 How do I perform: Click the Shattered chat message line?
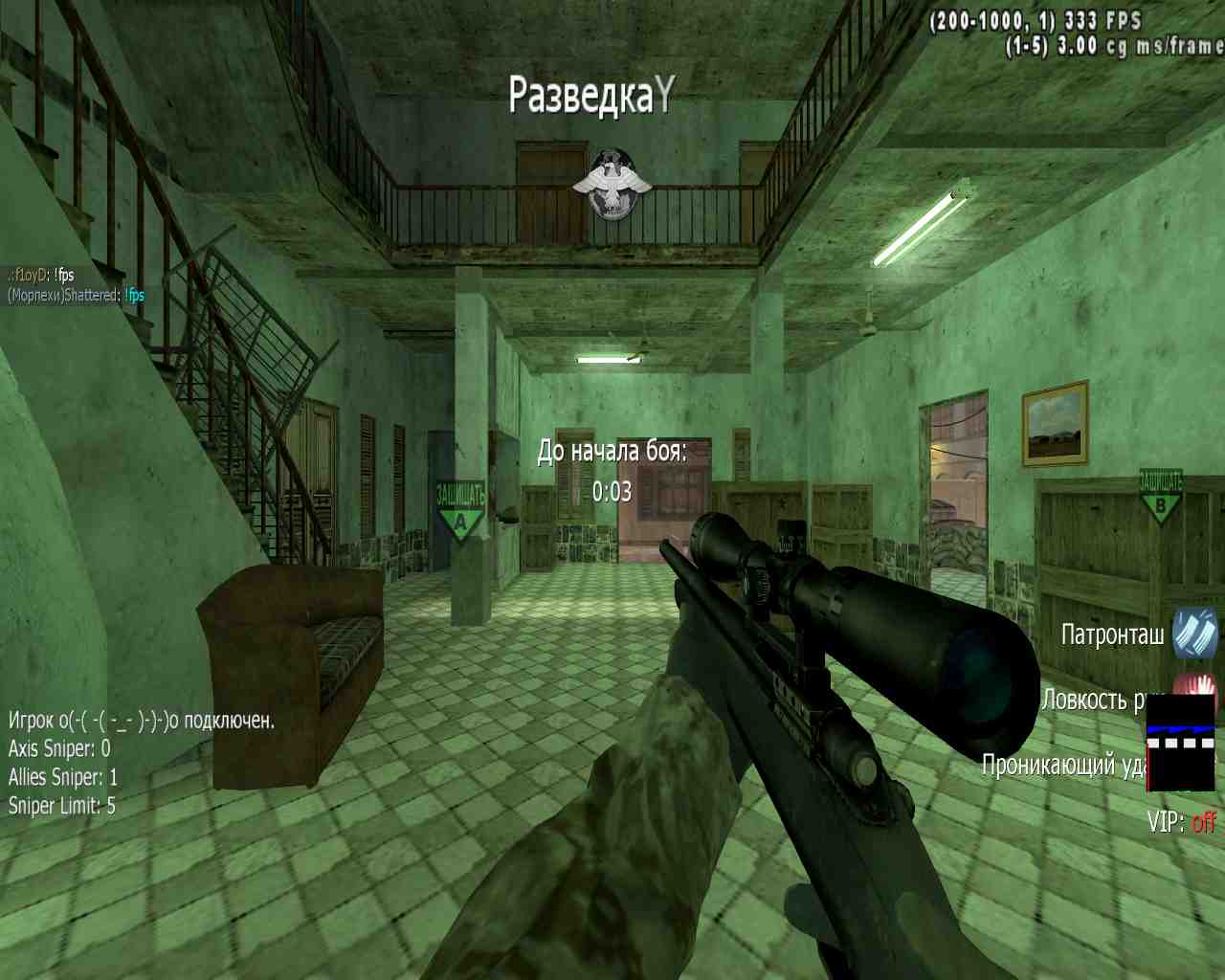(76, 296)
